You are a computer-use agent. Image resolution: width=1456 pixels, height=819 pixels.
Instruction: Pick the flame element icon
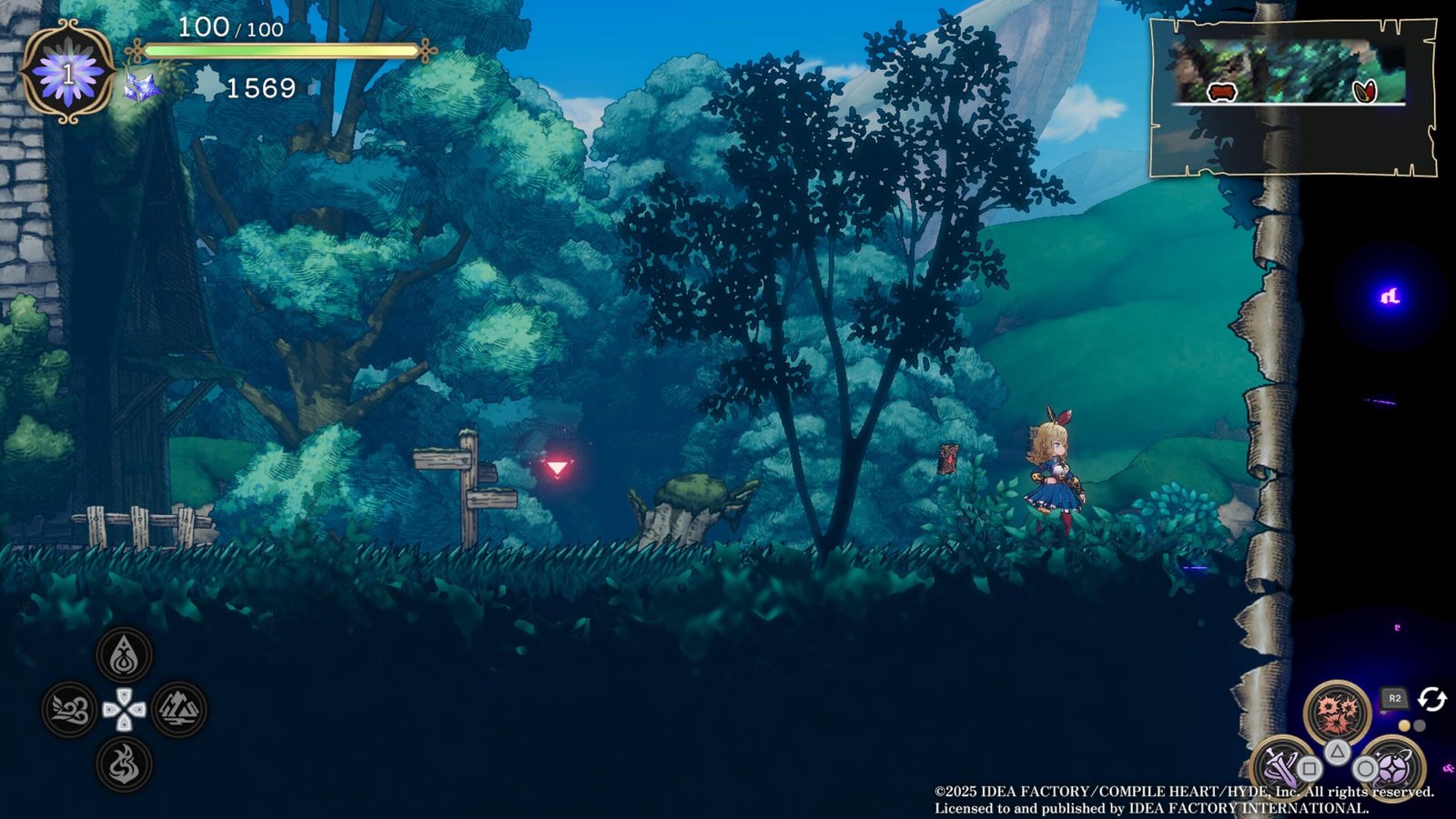124,763
